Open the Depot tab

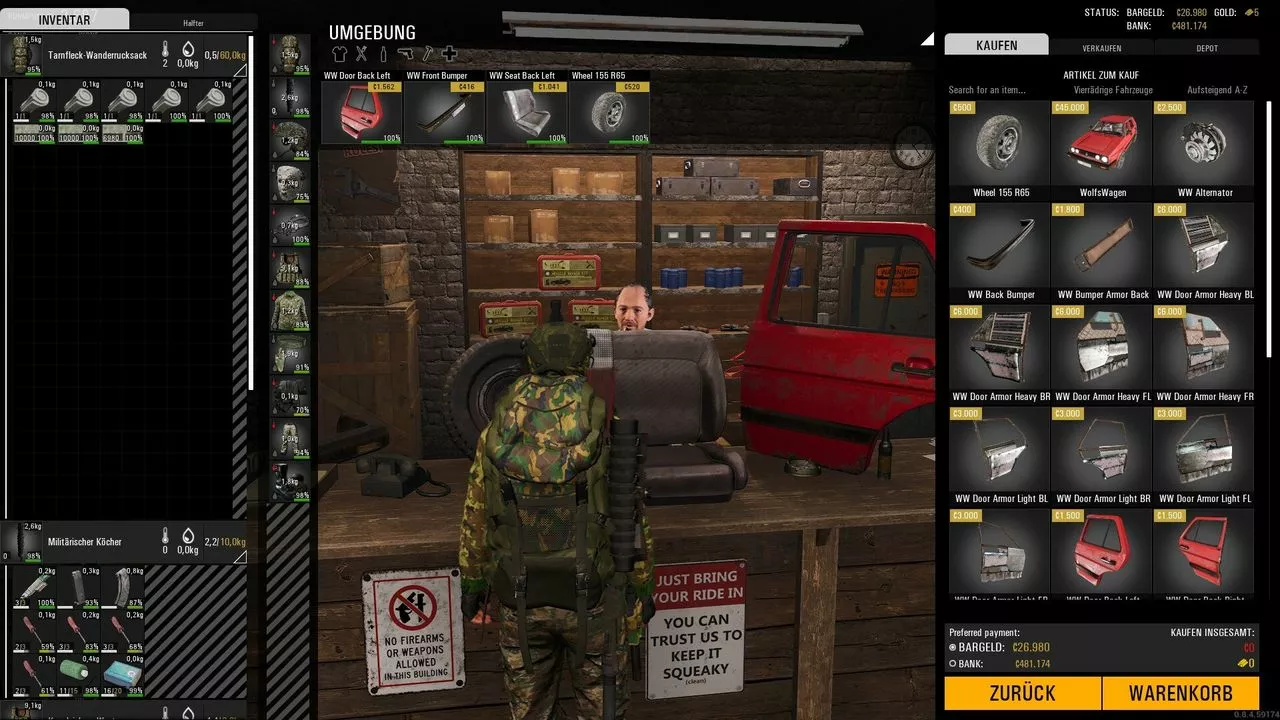tap(1206, 47)
